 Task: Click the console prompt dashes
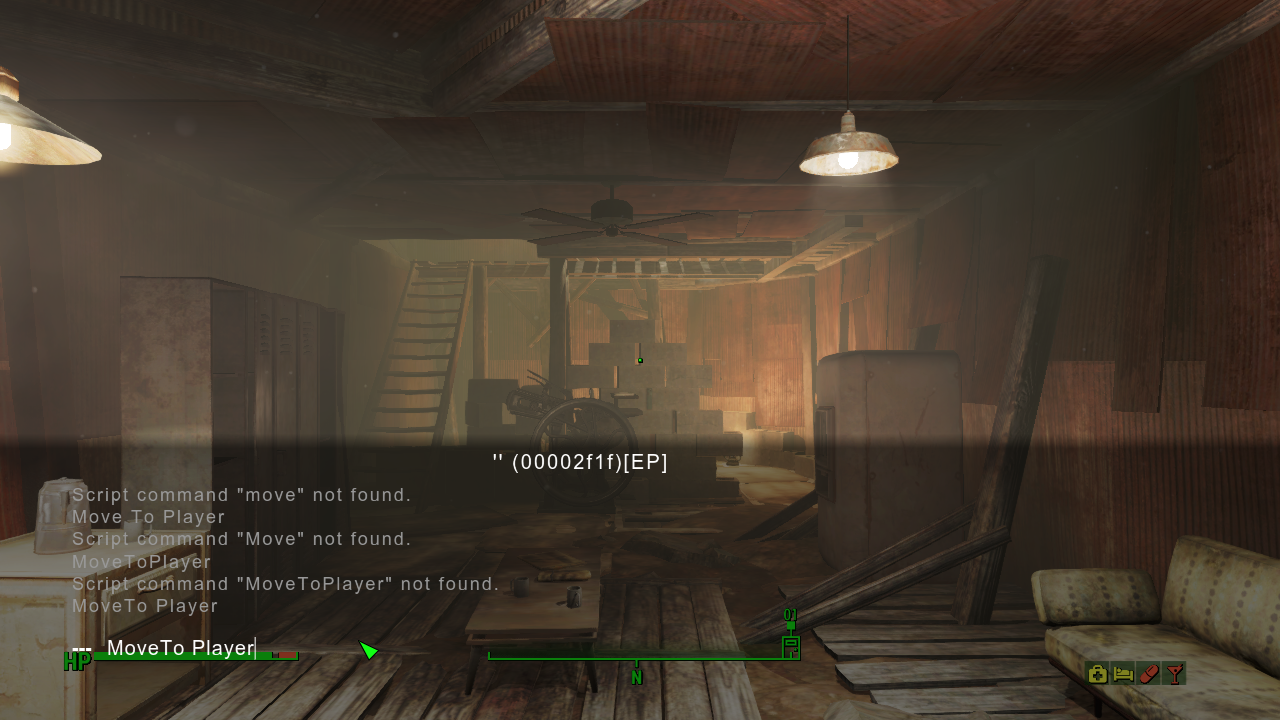[82, 648]
